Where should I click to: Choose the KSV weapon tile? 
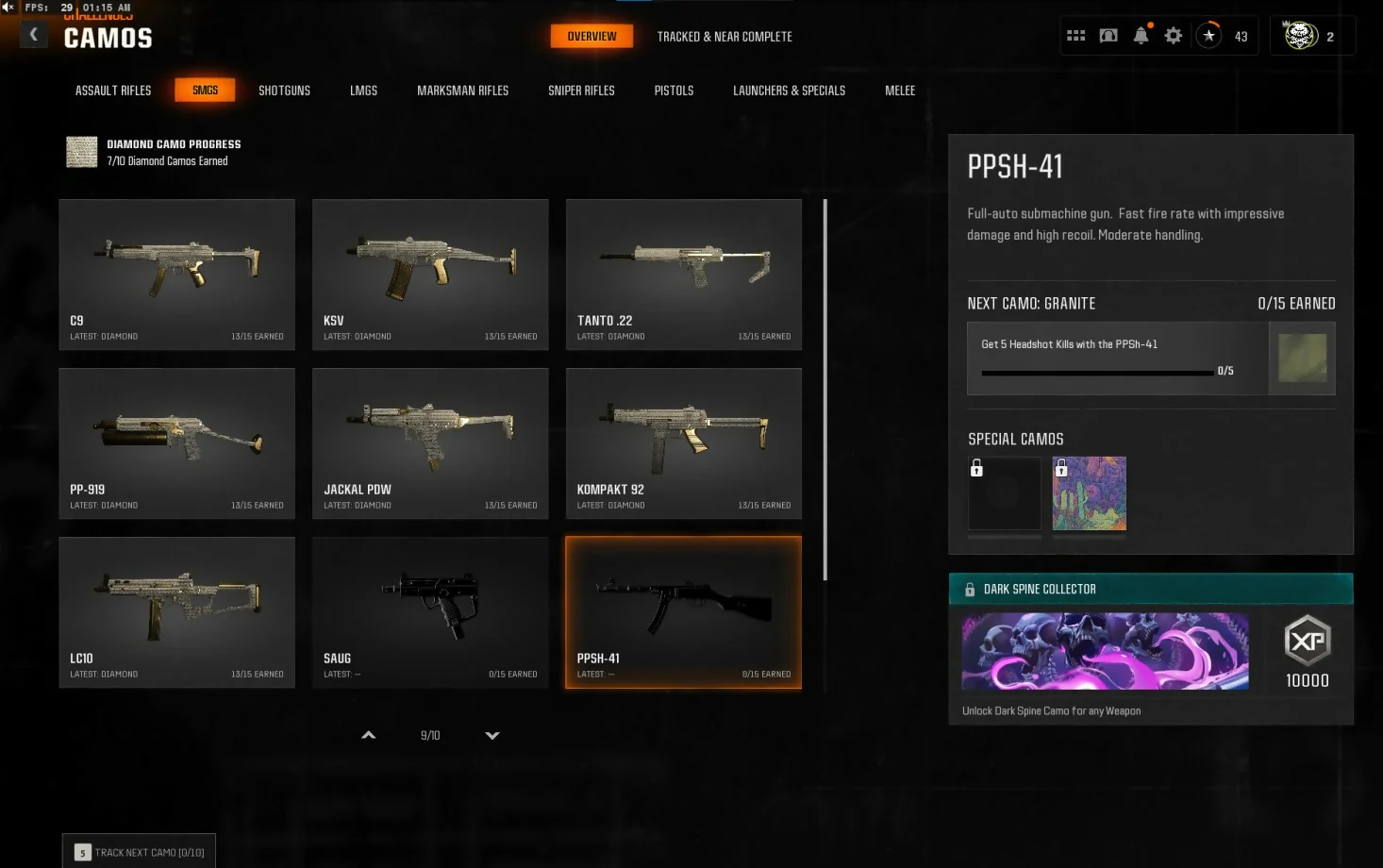tap(430, 274)
